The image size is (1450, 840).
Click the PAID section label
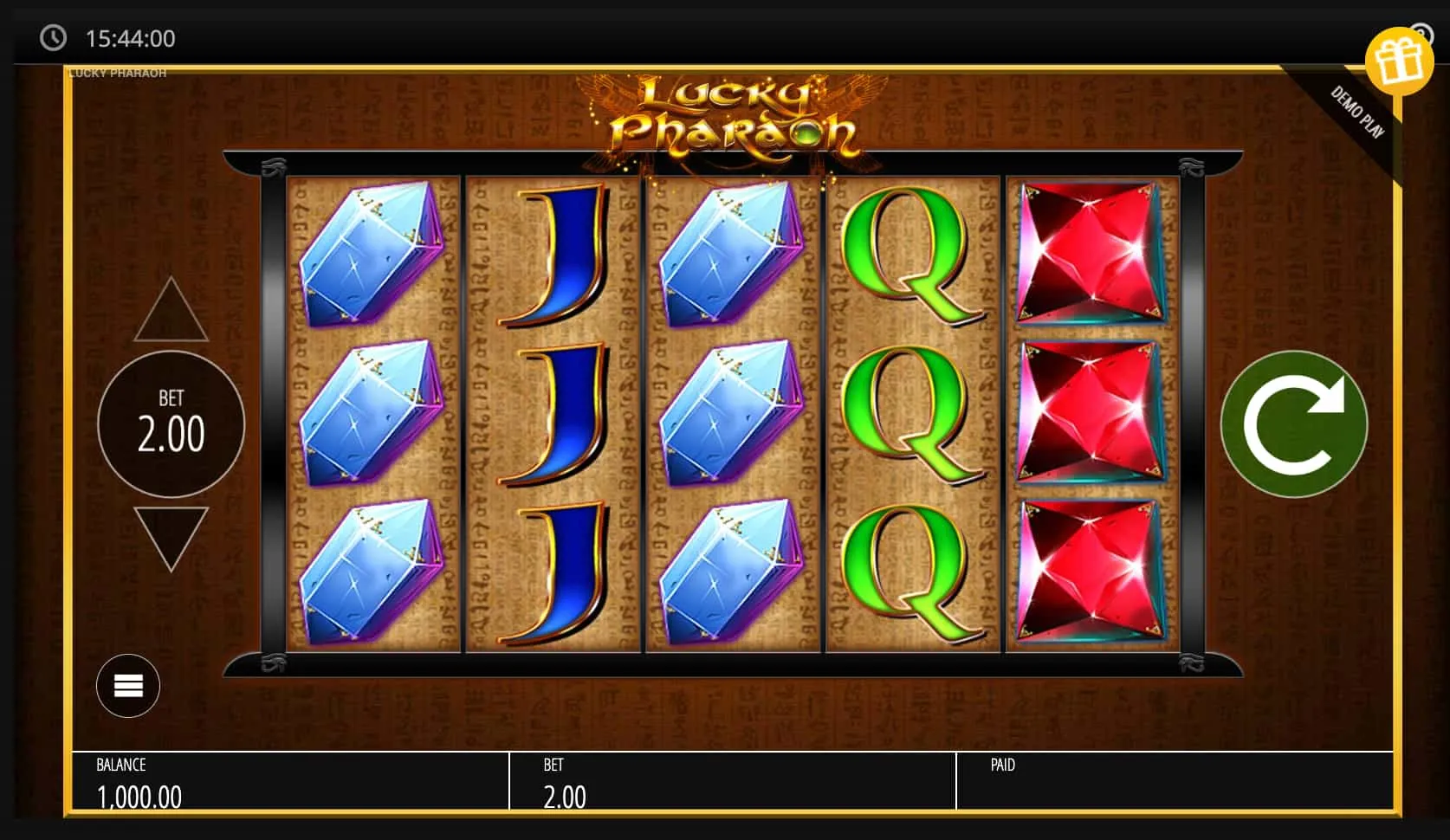click(1002, 766)
